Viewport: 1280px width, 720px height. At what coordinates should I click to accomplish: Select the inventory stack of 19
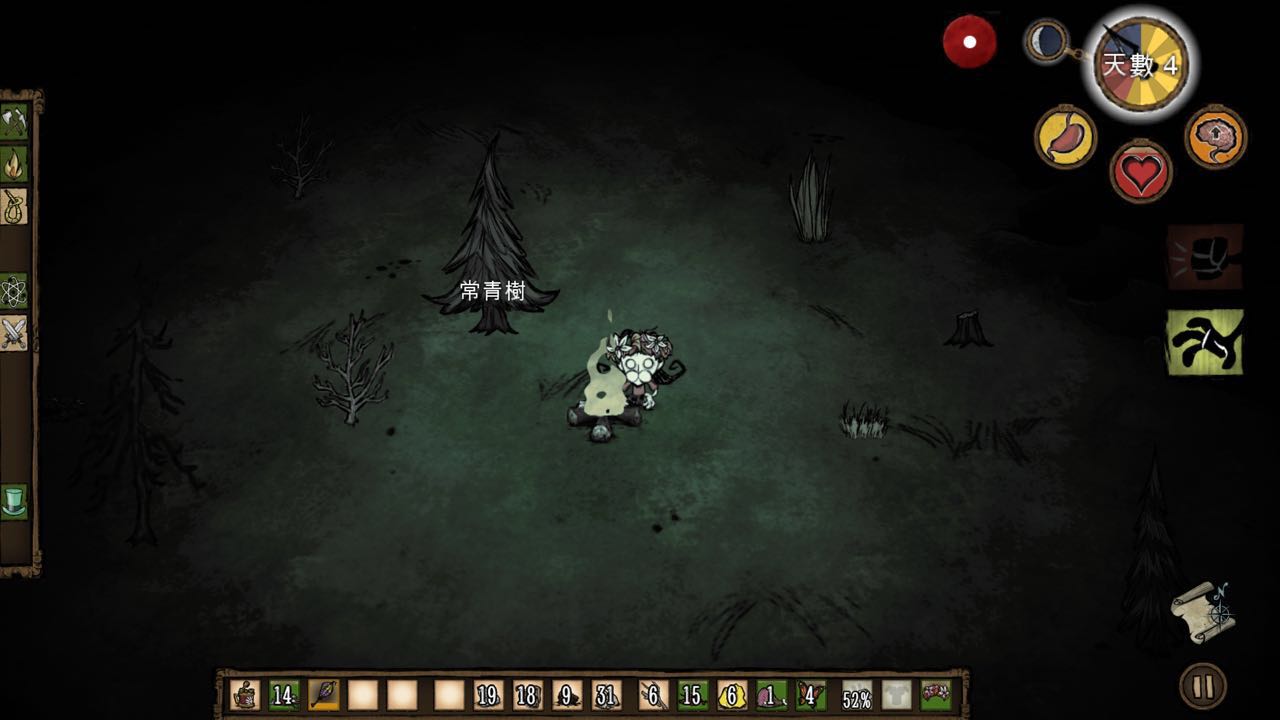pyautogui.click(x=488, y=695)
